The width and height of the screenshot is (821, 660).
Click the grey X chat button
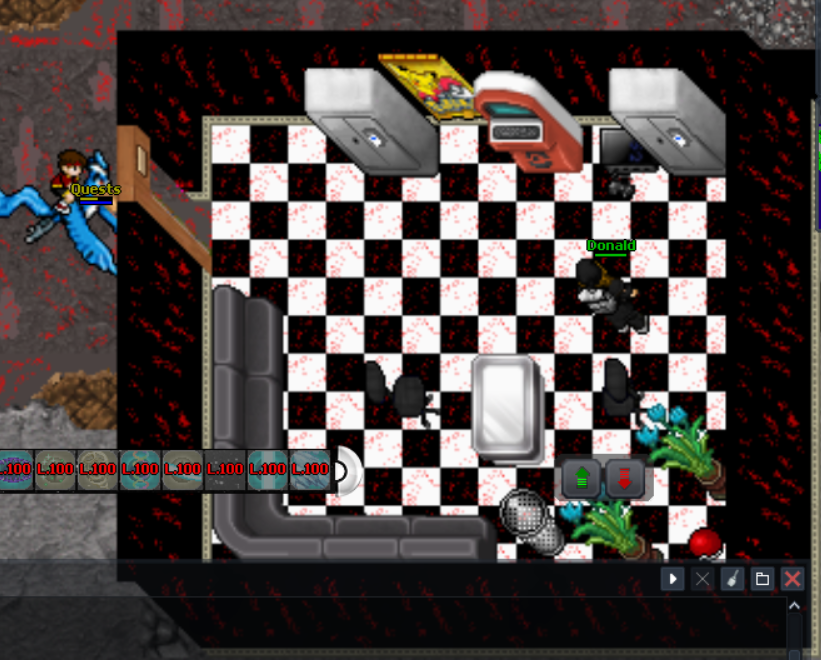pyautogui.click(x=702, y=579)
